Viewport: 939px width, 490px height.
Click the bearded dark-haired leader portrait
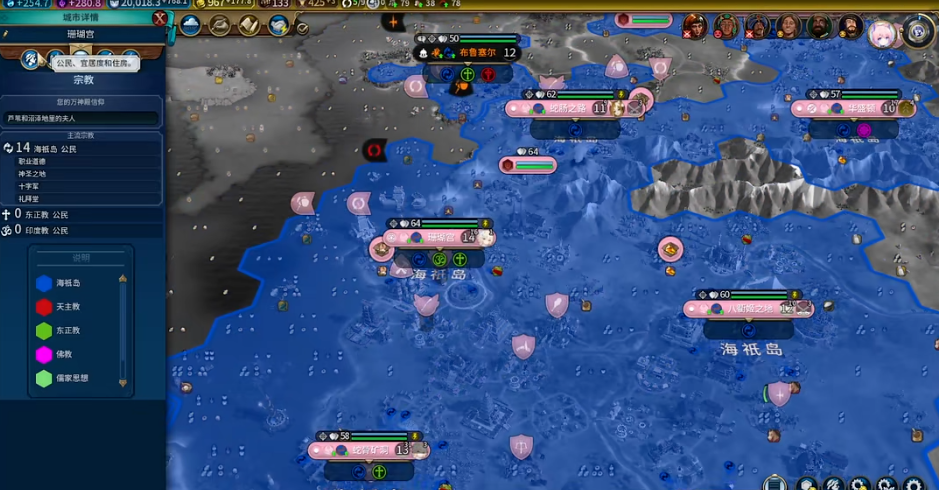tap(820, 27)
